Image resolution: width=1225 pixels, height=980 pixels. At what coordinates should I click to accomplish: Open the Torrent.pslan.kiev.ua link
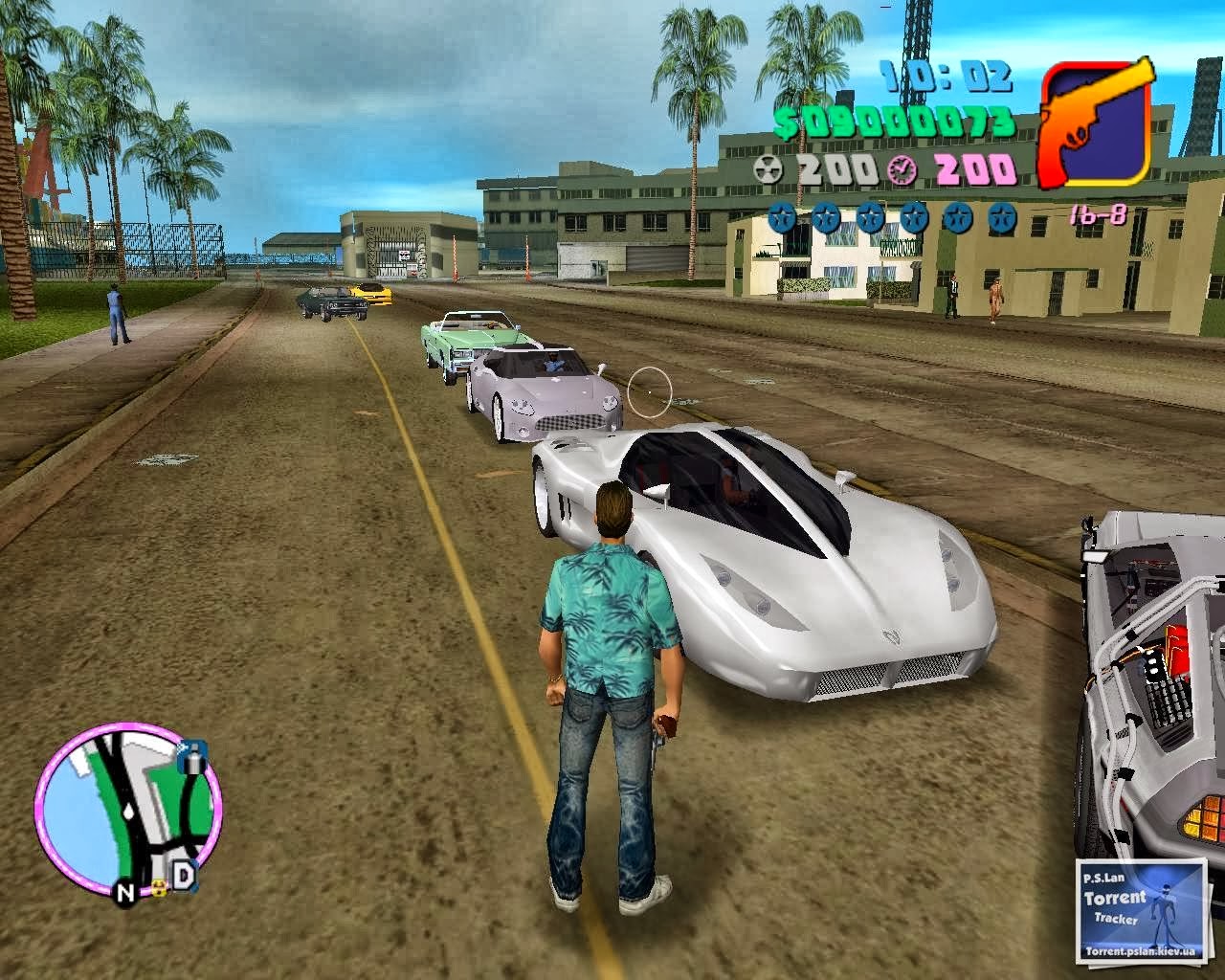pyautogui.click(x=1140, y=951)
